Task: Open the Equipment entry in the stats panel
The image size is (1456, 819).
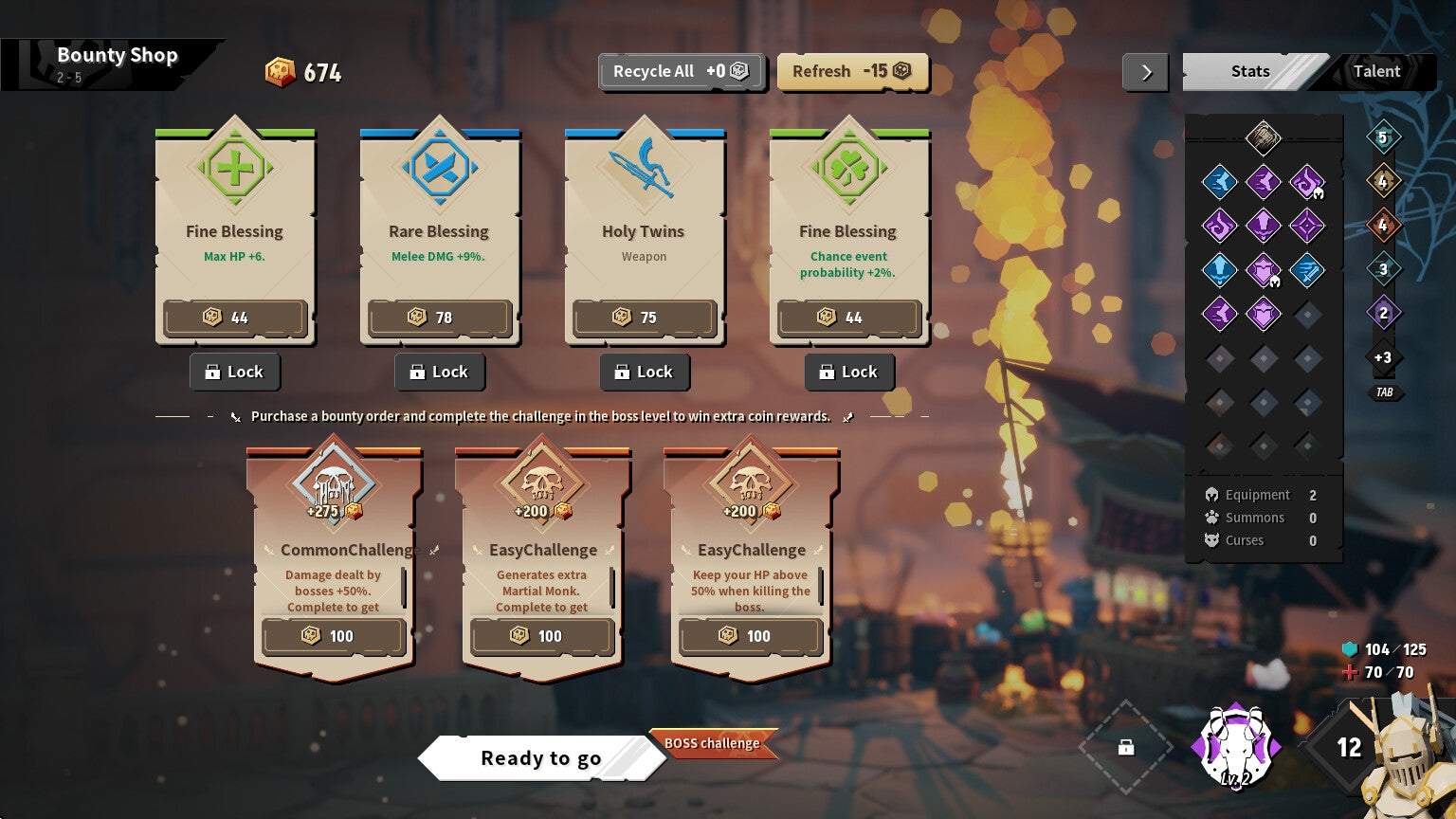Action: (x=1252, y=495)
